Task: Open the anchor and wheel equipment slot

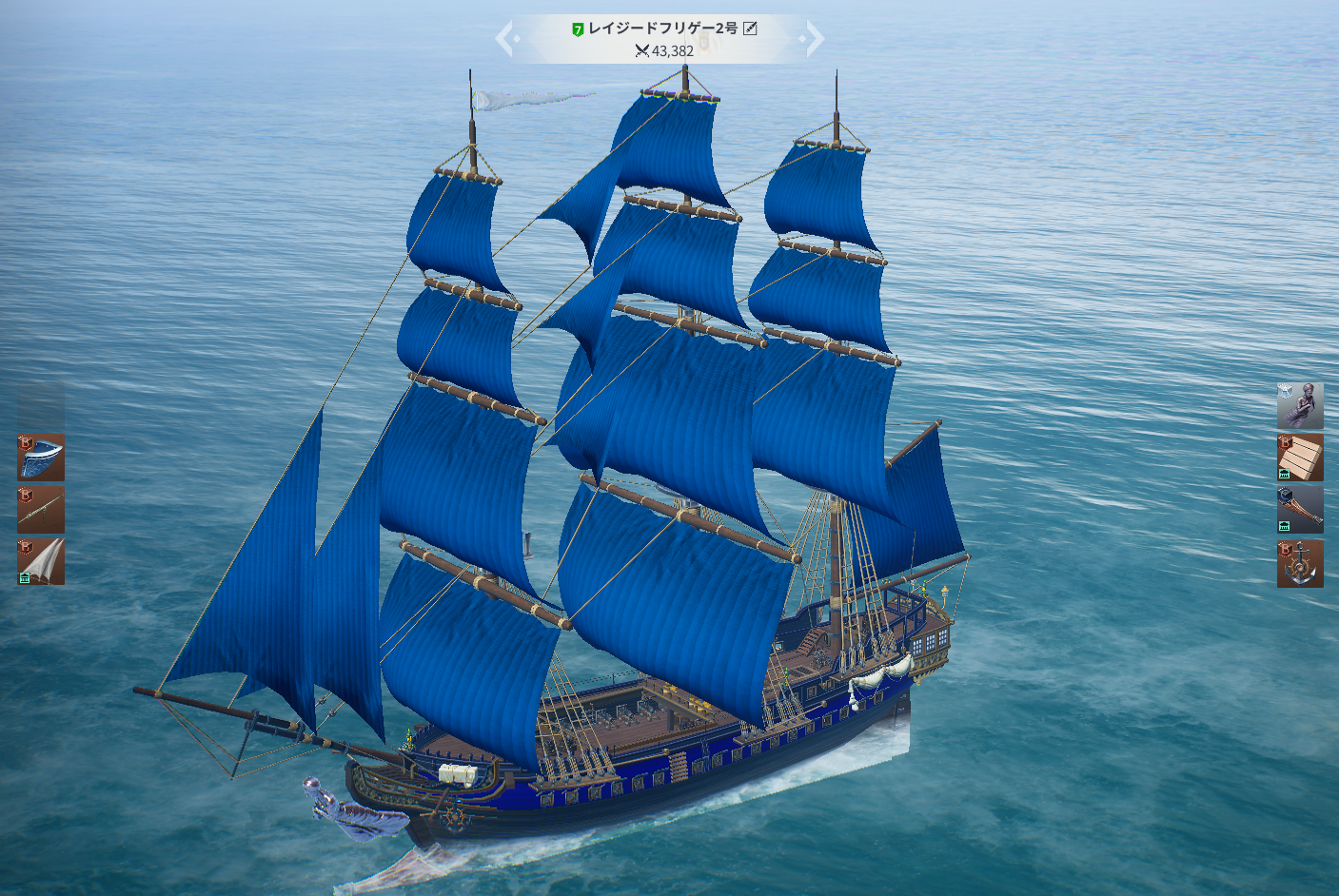Action: coord(1300,563)
